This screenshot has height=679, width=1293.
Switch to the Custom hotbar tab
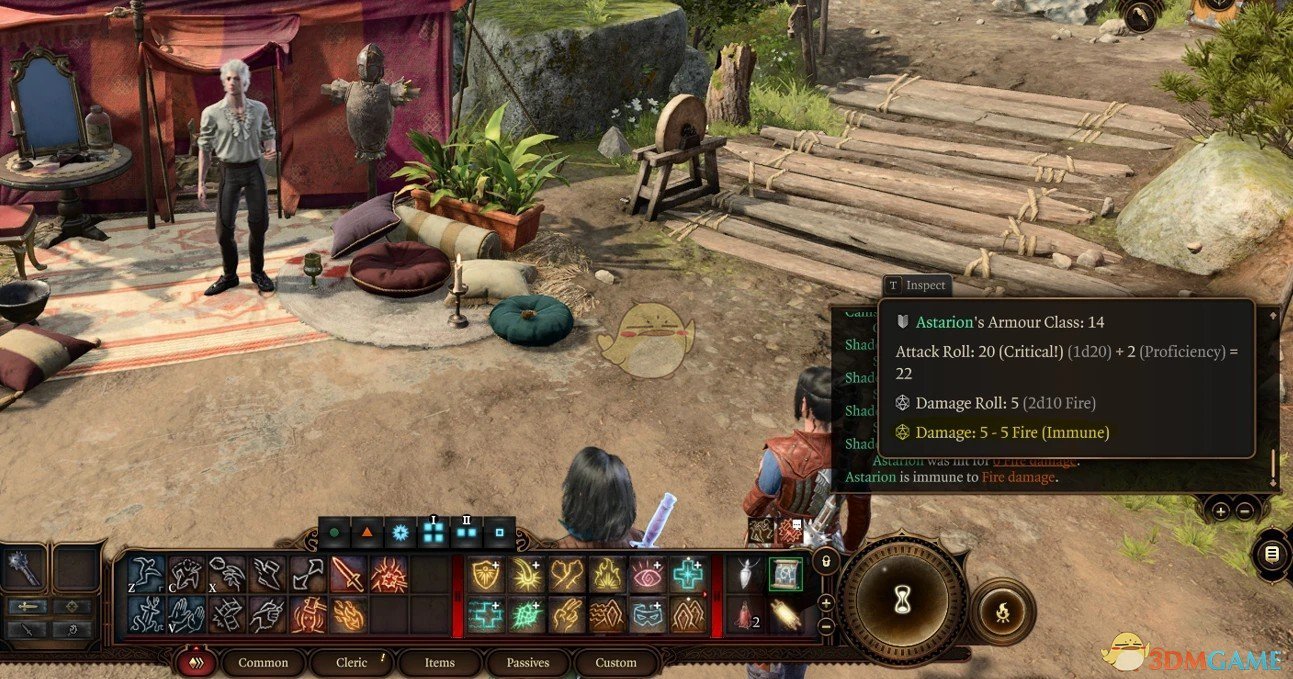(x=615, y=662)
